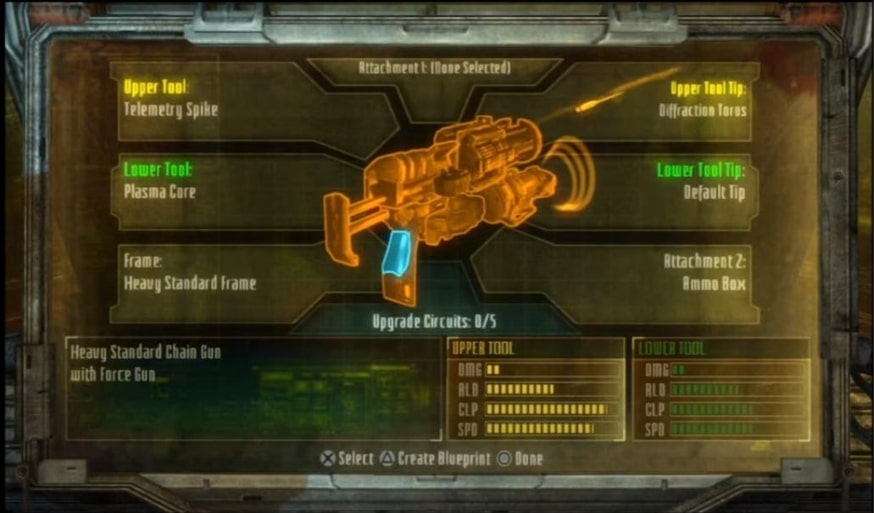874x513 pixels.
Task: Open the Upgrade Circuits panel
Action: [x=434, y=321]
